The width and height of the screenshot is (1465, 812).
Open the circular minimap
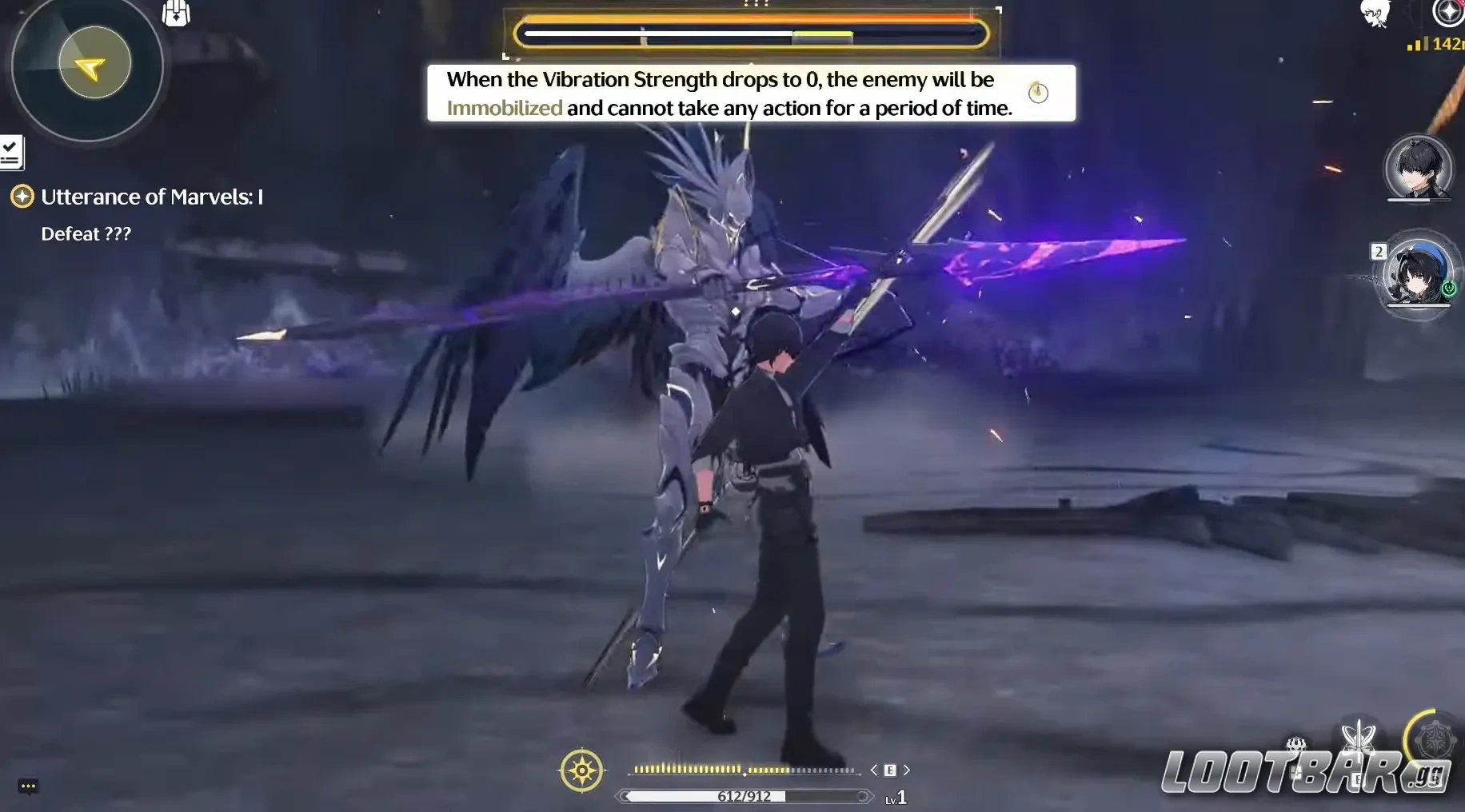(x=88, y=66)
